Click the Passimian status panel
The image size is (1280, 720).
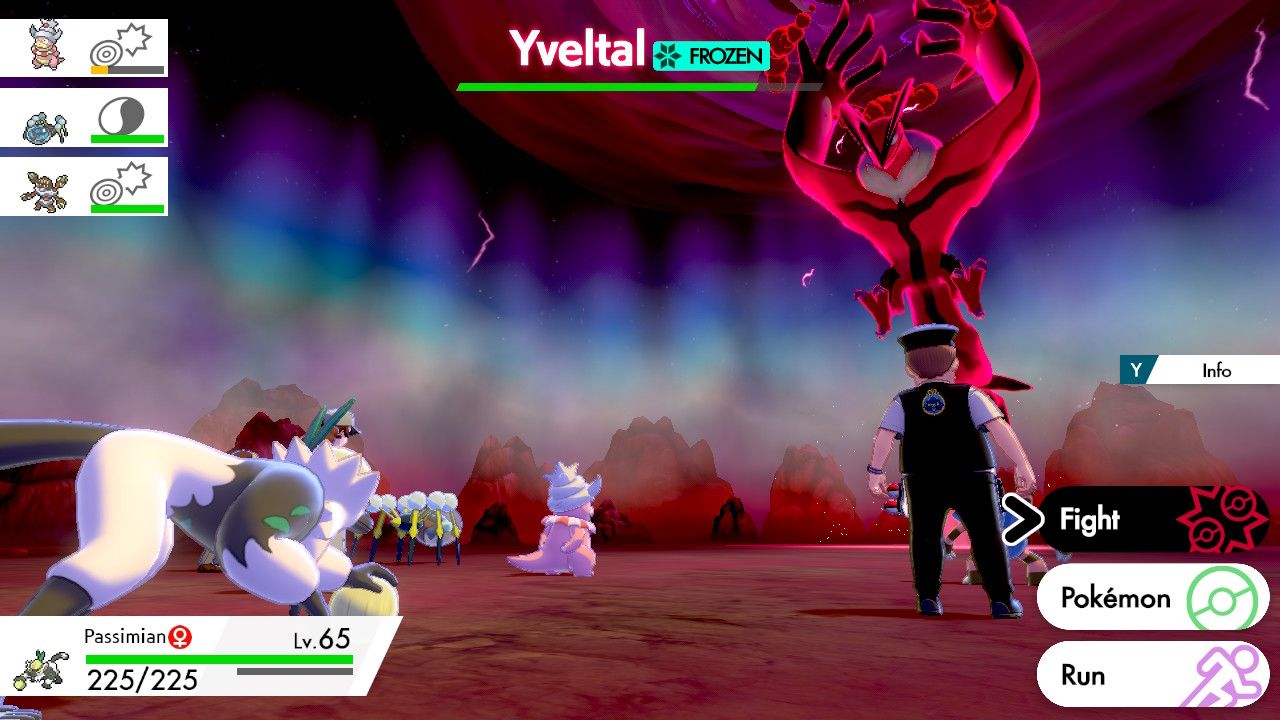click(x=200, y=658)
